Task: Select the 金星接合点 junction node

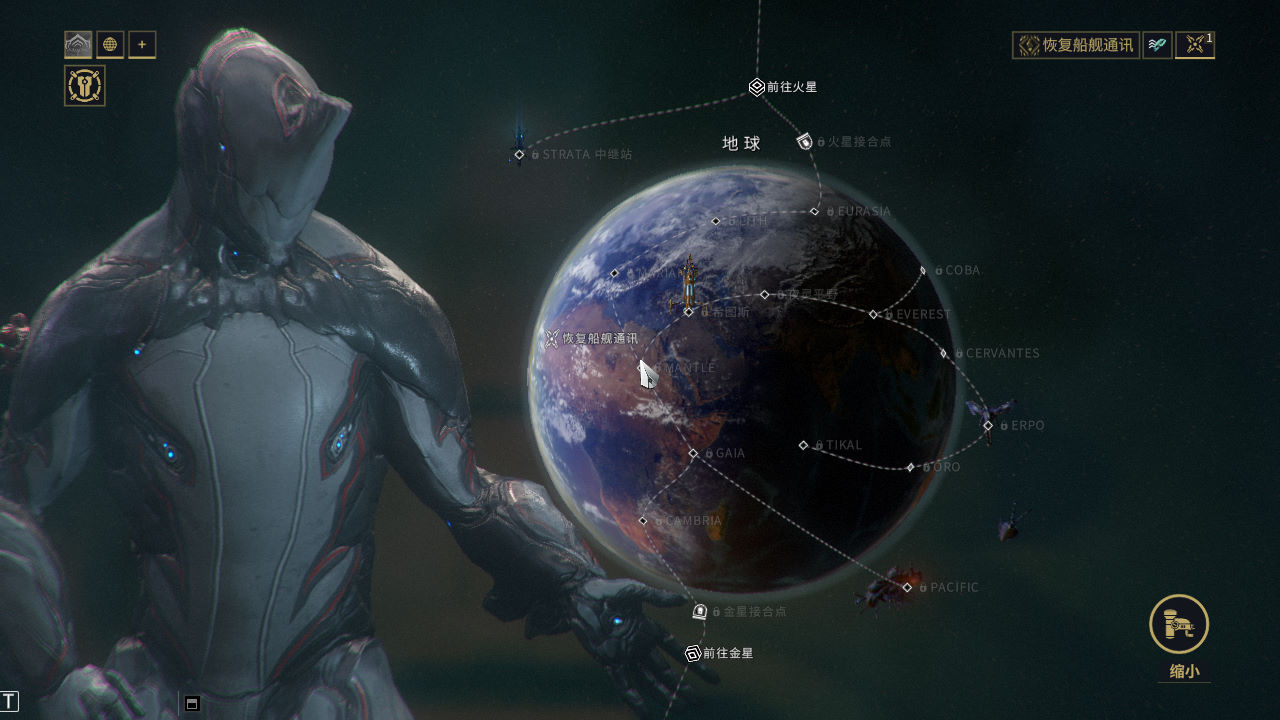Action: click(700, 611)
